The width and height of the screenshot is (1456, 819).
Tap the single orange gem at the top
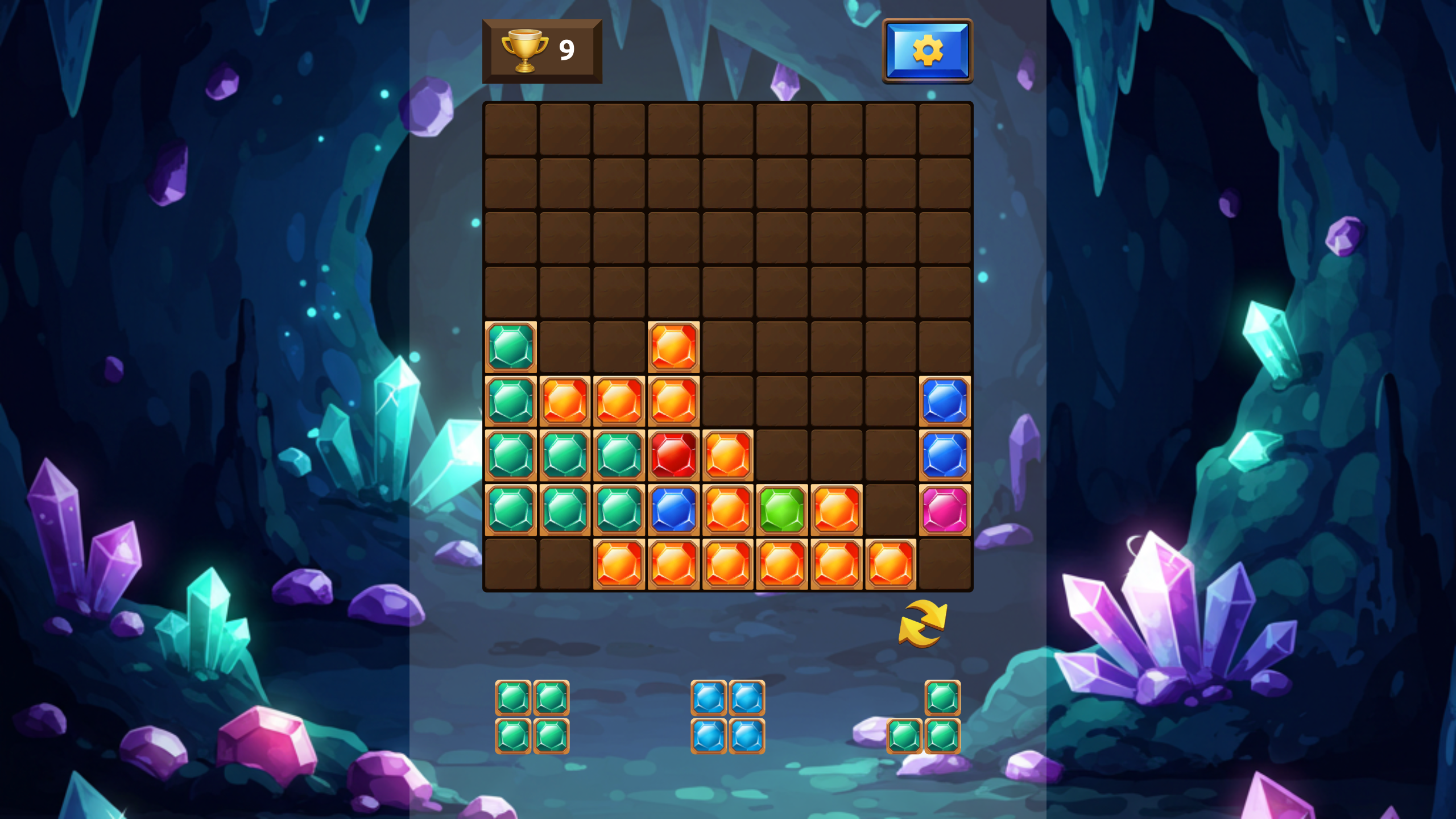click(673, 346)
